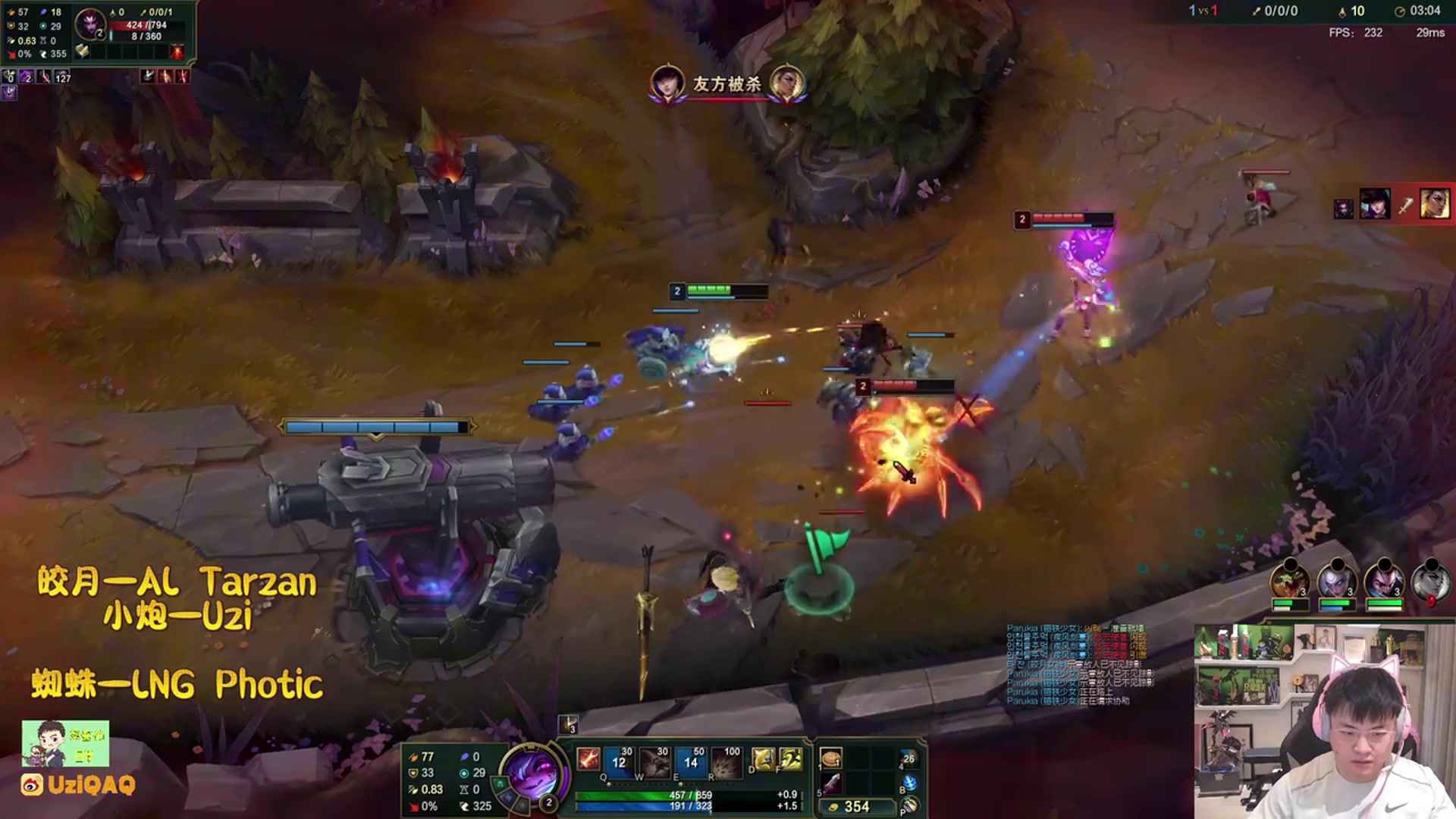Activate the Q ability on cooldown 12
The width and height of the screenshot is (1456, 819).
click(618, 761)
